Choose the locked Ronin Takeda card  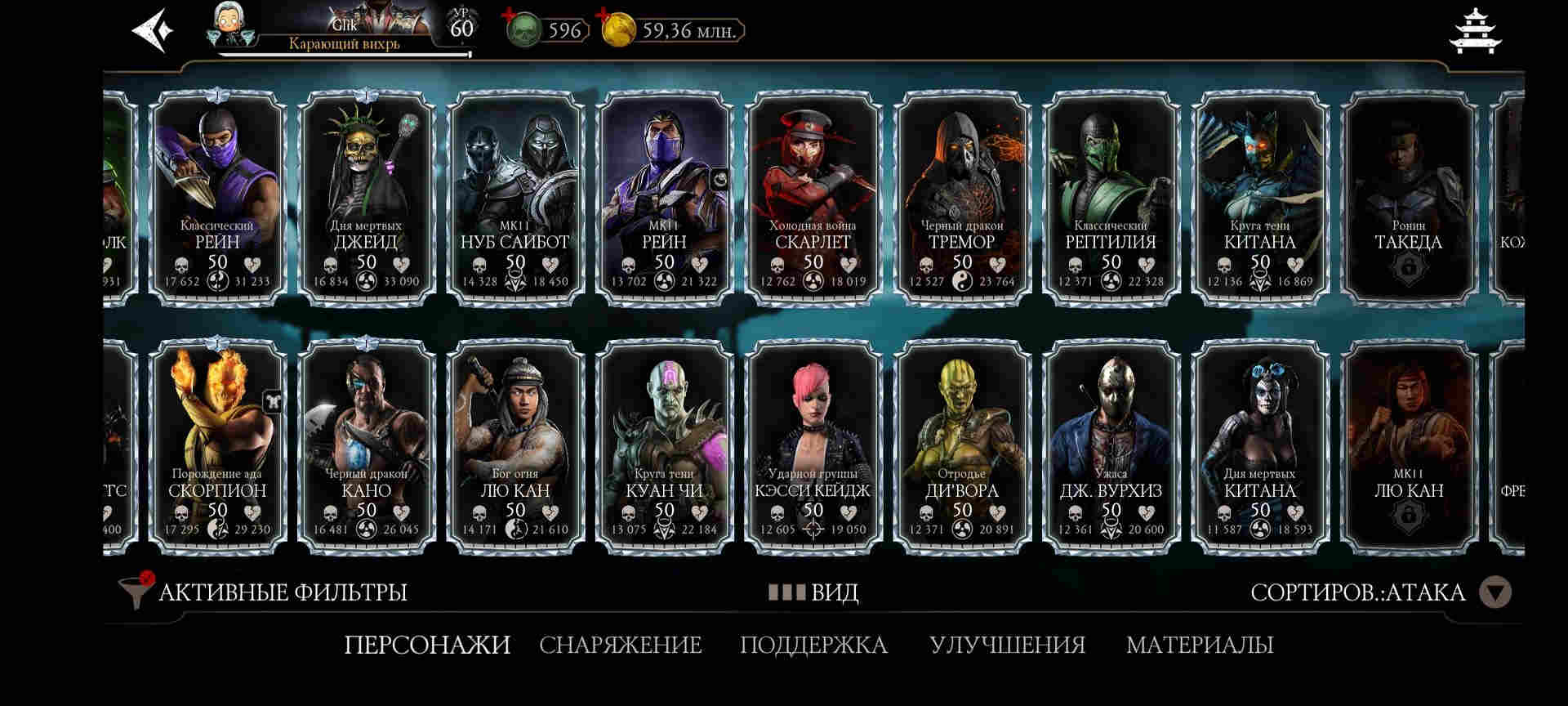1409,198
